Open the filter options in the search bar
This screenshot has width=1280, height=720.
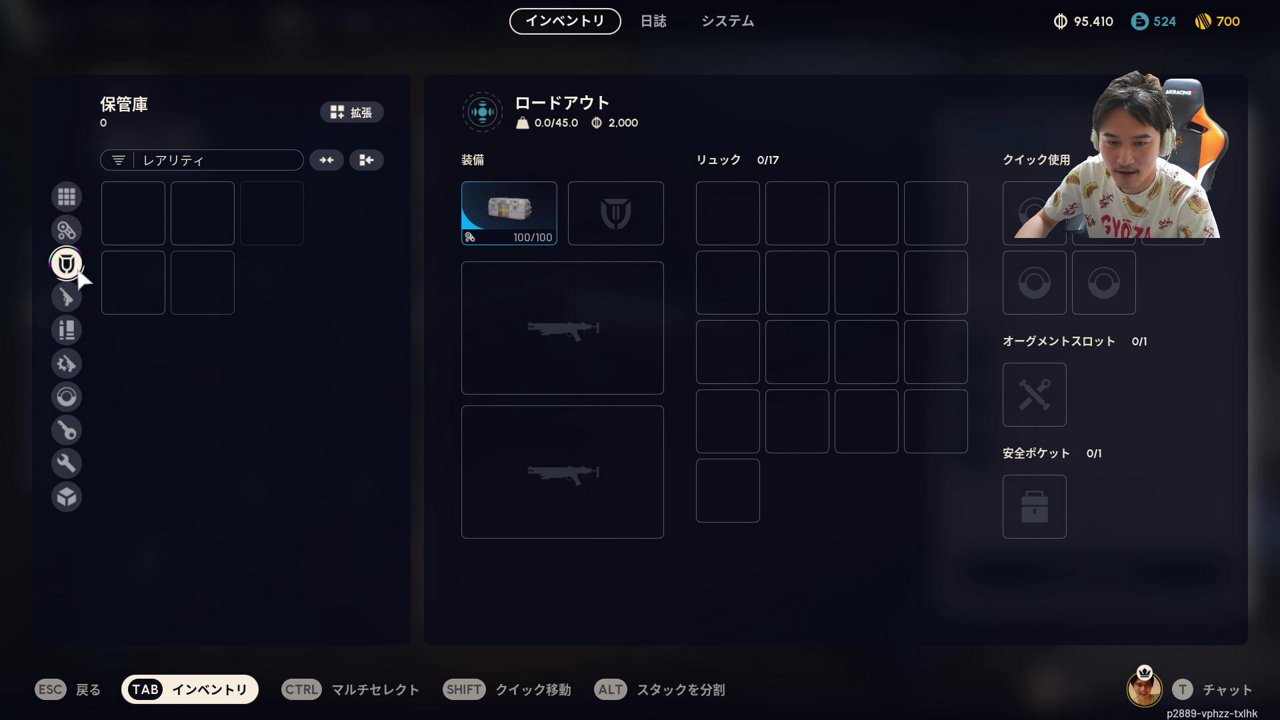[x=119, y=160]
